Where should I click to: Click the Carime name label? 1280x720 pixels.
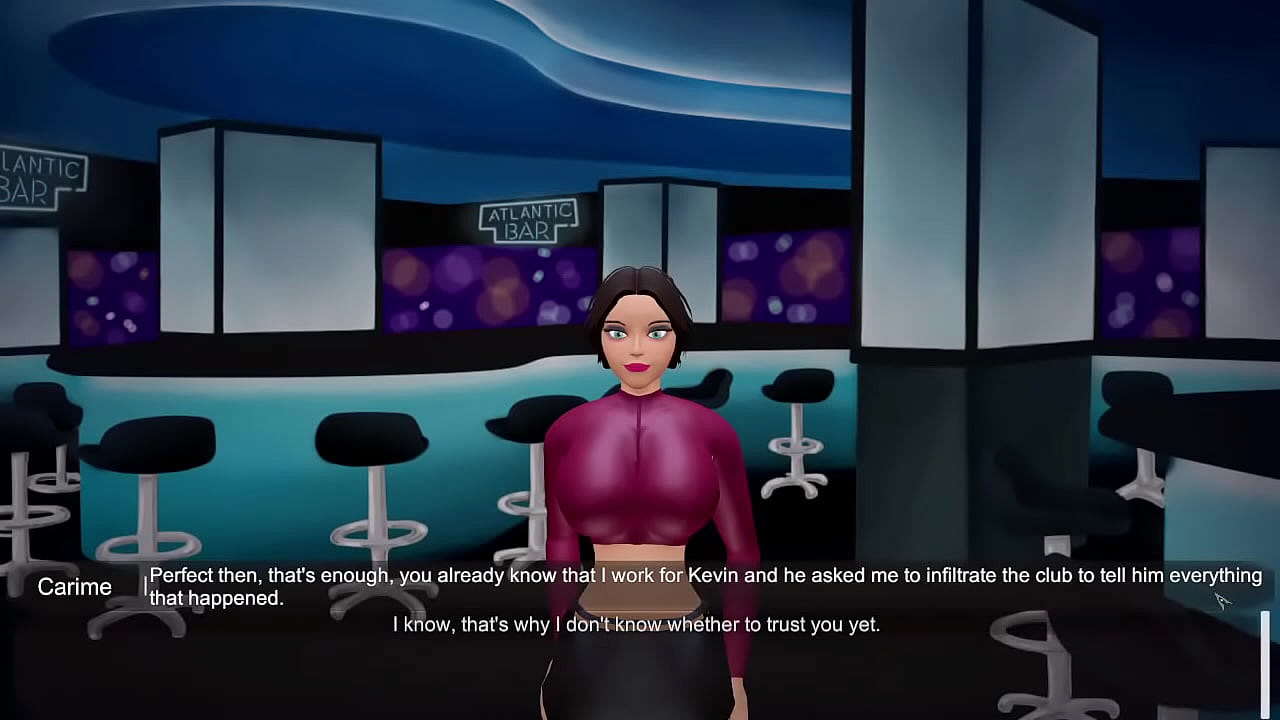pyautogui.click(x=75, y=587)
